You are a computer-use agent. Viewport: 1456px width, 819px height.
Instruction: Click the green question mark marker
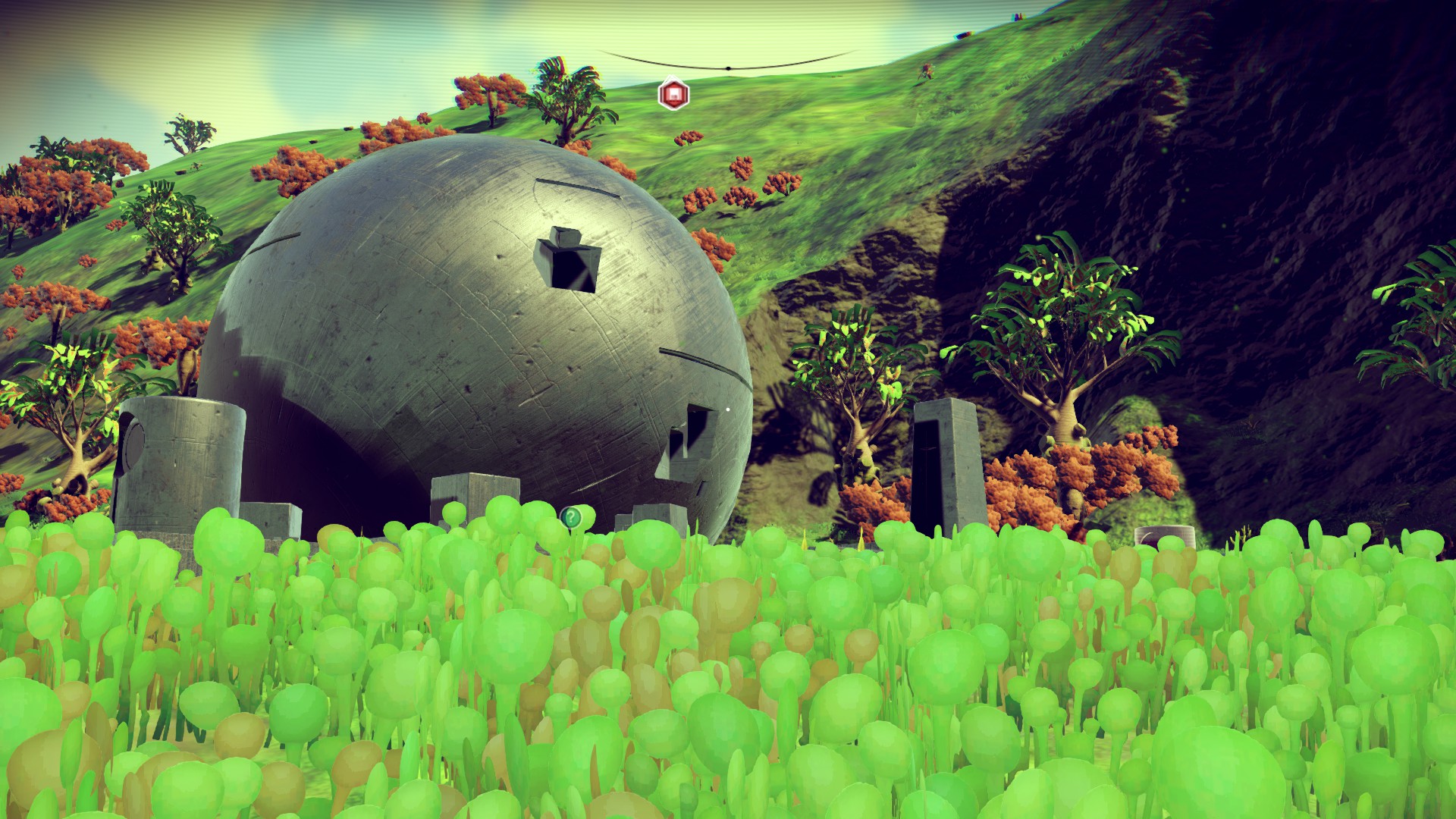[x=570, y=518]
